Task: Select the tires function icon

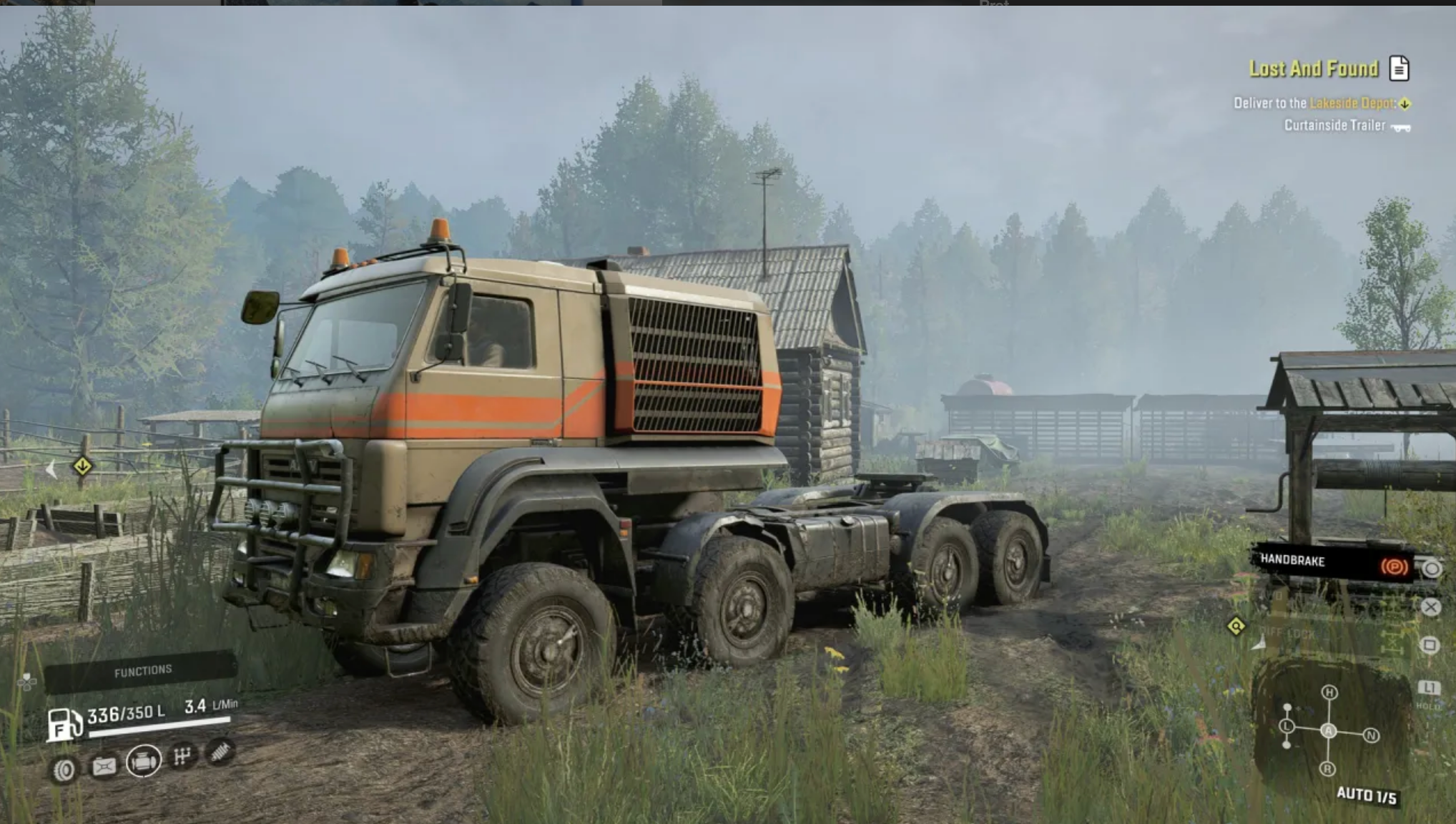Action: point(65,768)
